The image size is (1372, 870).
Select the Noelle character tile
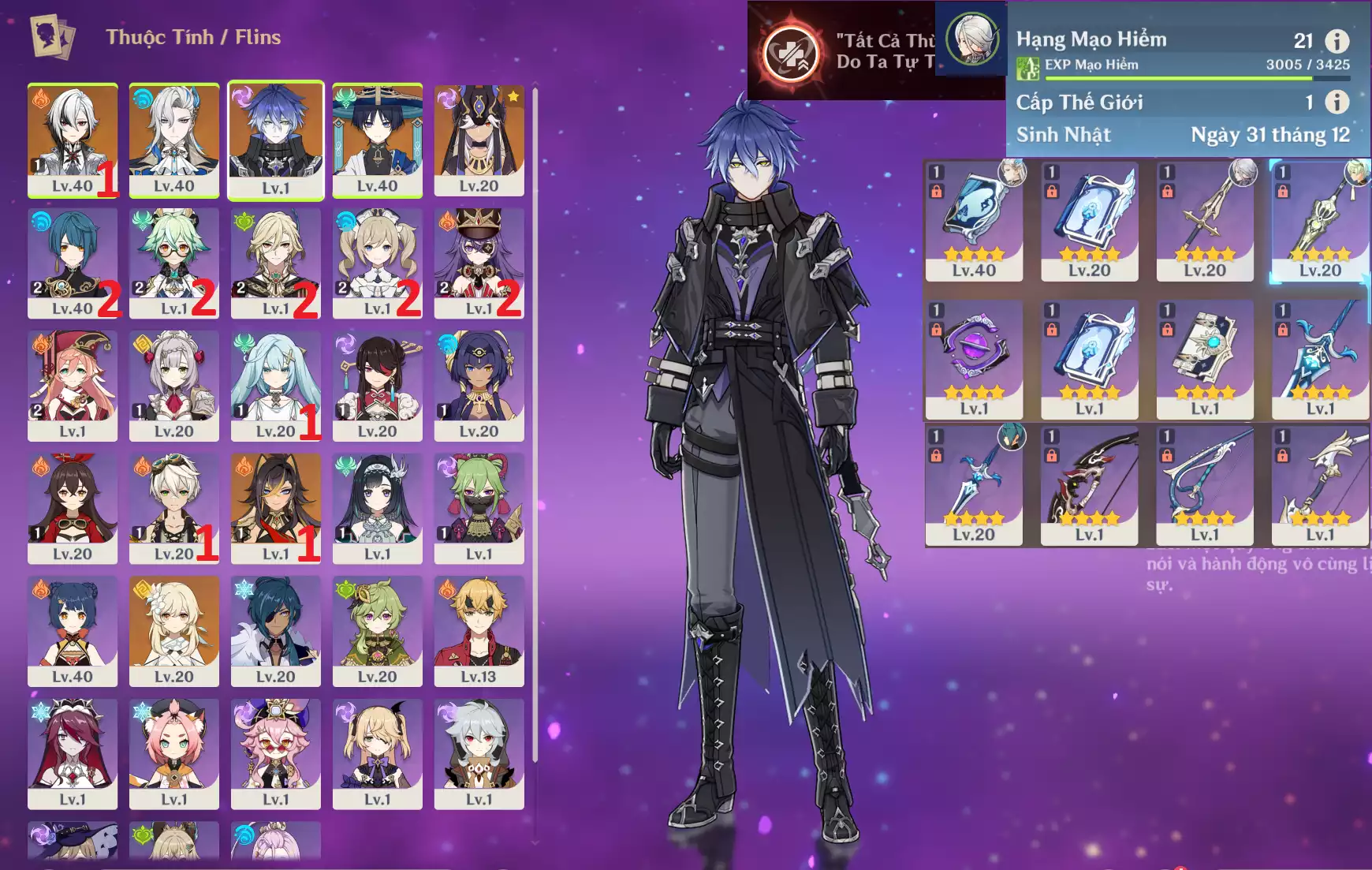tap(174, 386)
